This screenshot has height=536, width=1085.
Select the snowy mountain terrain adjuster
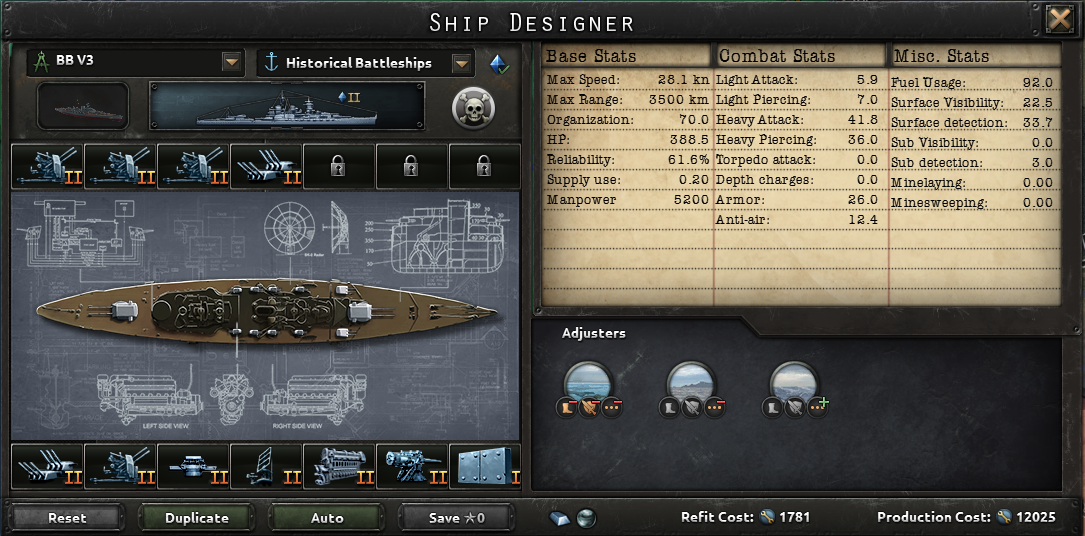[x=794, y=384]
